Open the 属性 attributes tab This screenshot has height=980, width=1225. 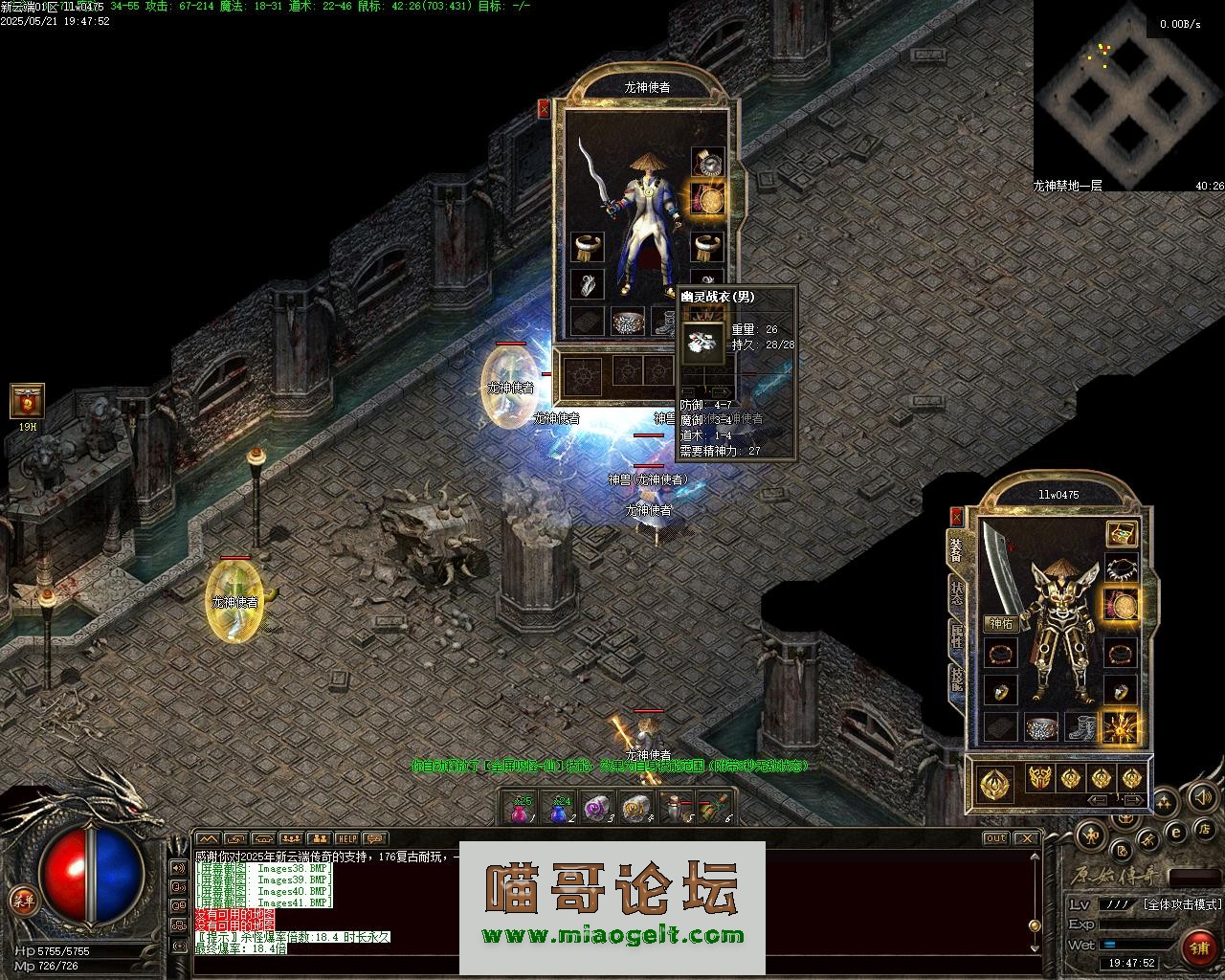click(x=956, y=637)
